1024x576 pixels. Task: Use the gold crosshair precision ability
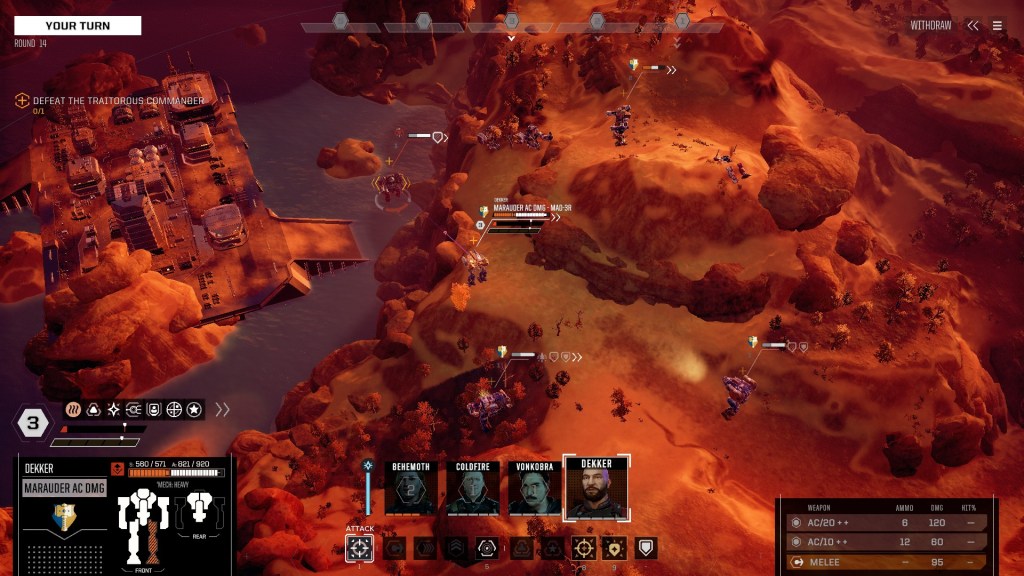coord(583,548)
